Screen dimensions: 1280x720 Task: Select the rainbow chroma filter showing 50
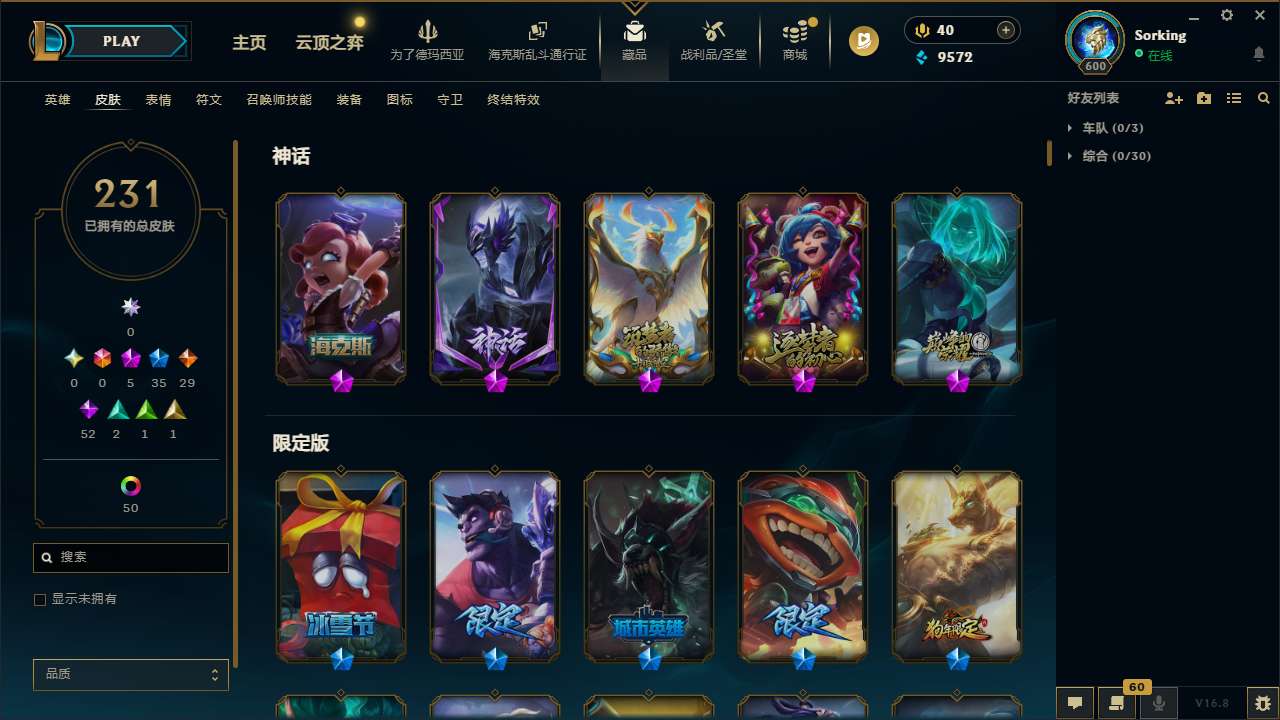point(130,485)
